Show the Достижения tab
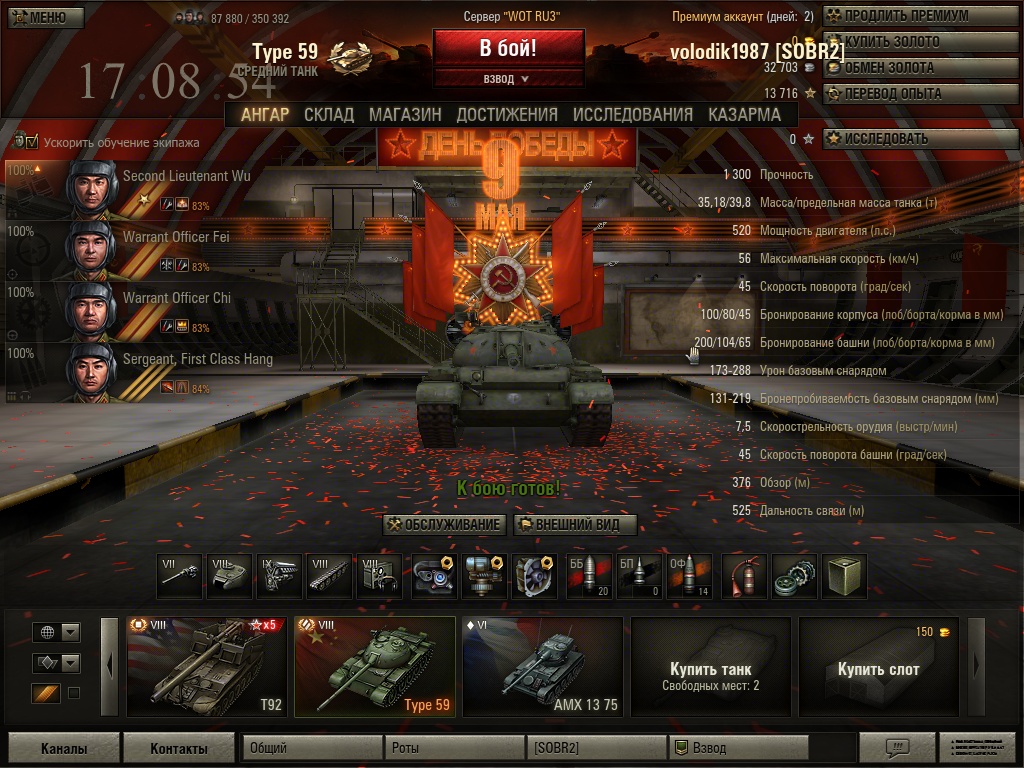Image resolution: width=1024 pixels, height=768 pixels. 507,114
